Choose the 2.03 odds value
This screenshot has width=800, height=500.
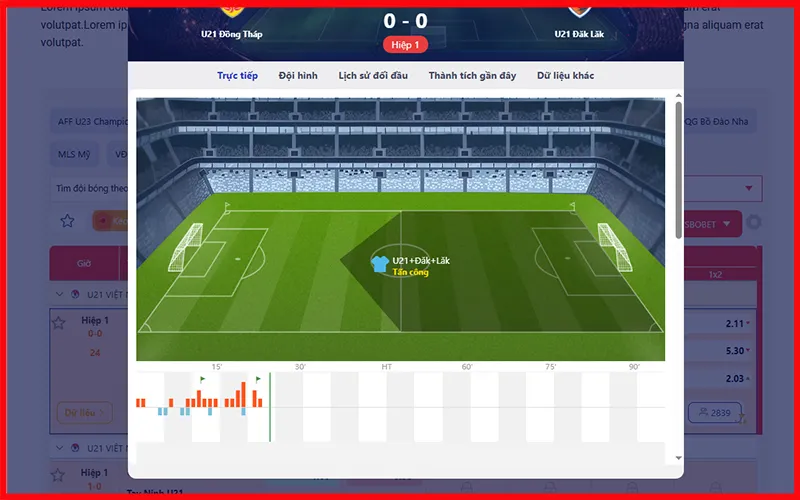[x=733, y=379]
